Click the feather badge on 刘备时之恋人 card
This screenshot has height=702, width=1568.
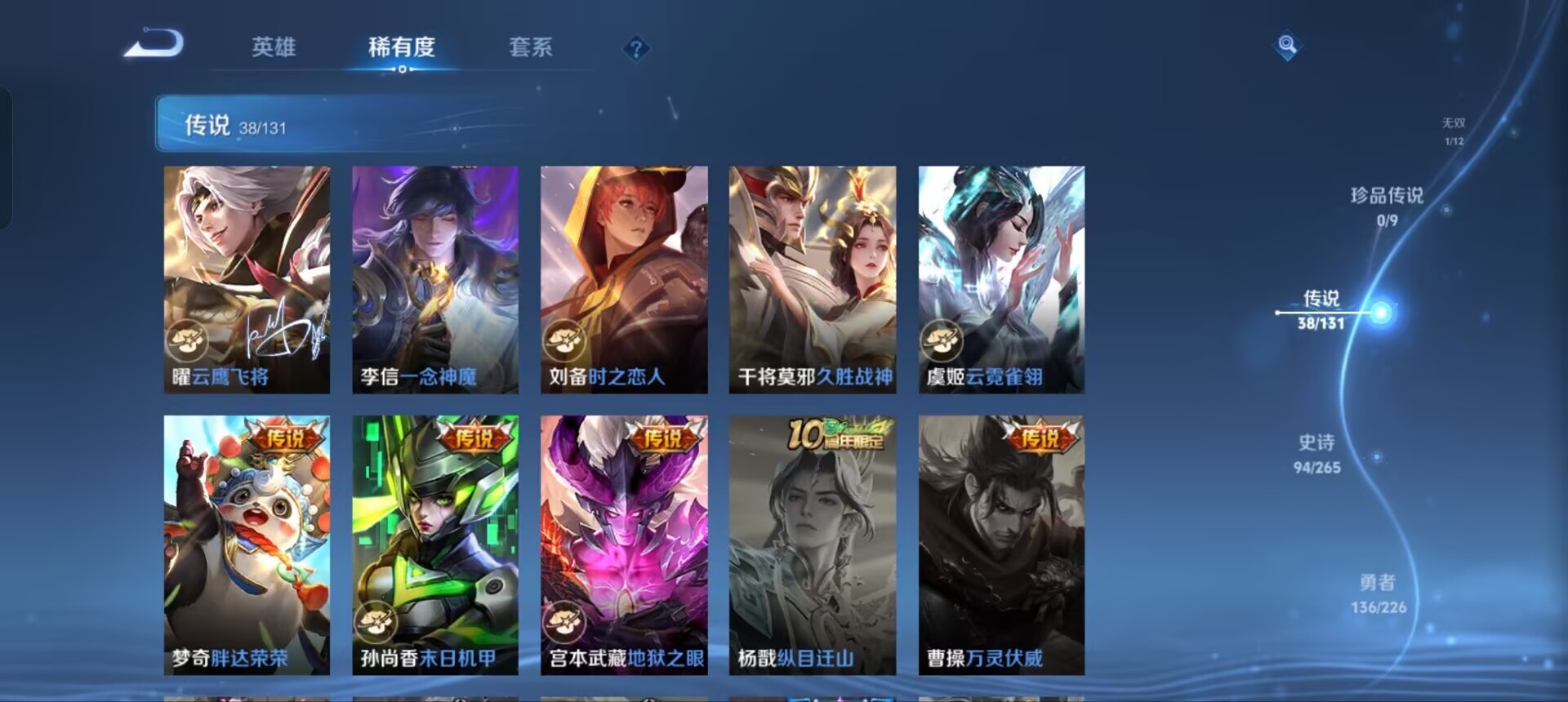pyautogui.click(x=564, y=340)
